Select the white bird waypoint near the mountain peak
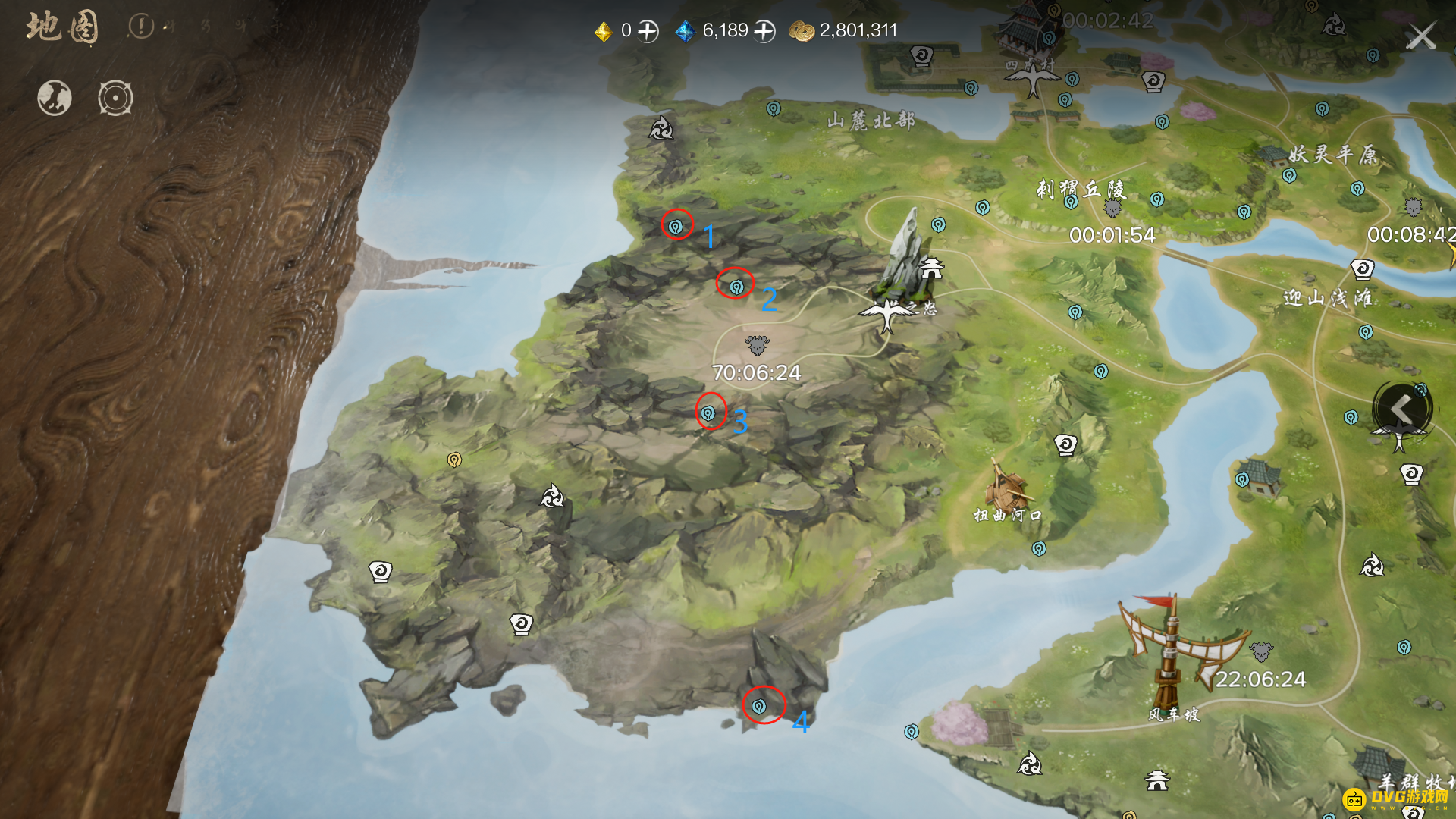 (886, 313)
